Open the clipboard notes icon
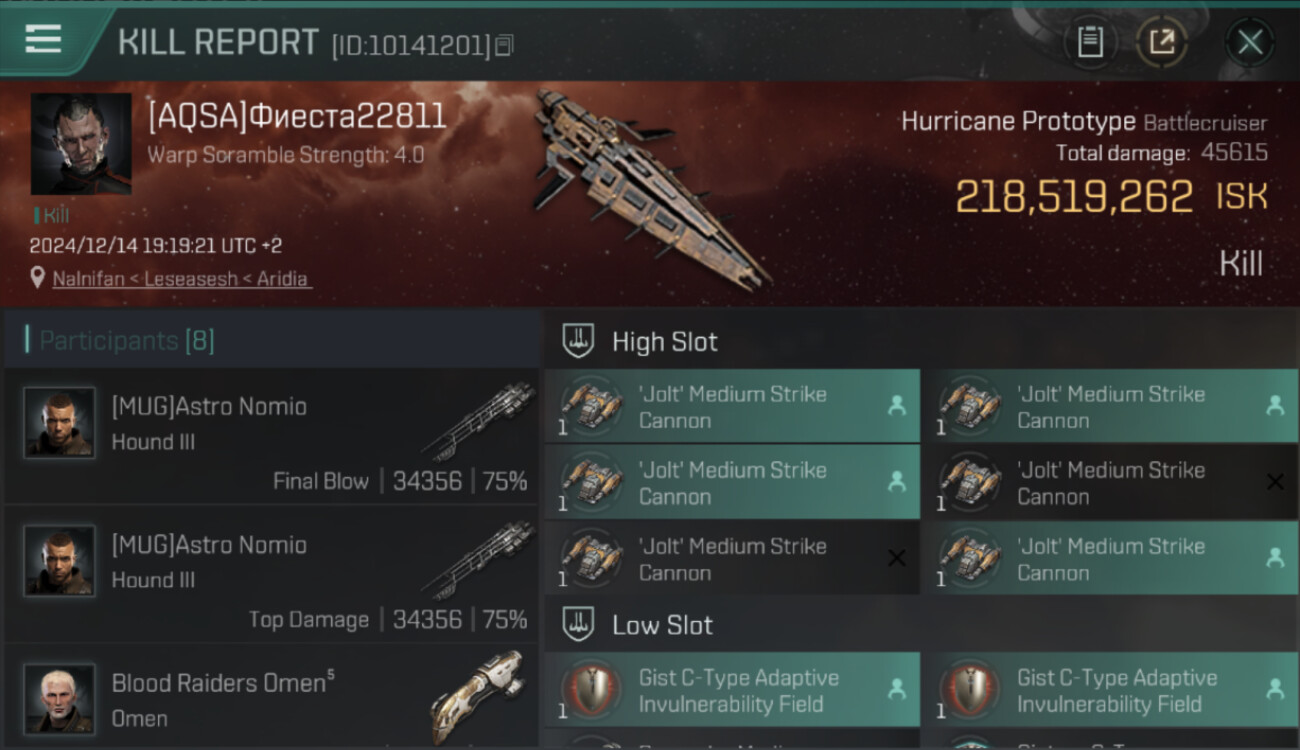The height and width of the screenshot is (750, 1300). 1090,42
